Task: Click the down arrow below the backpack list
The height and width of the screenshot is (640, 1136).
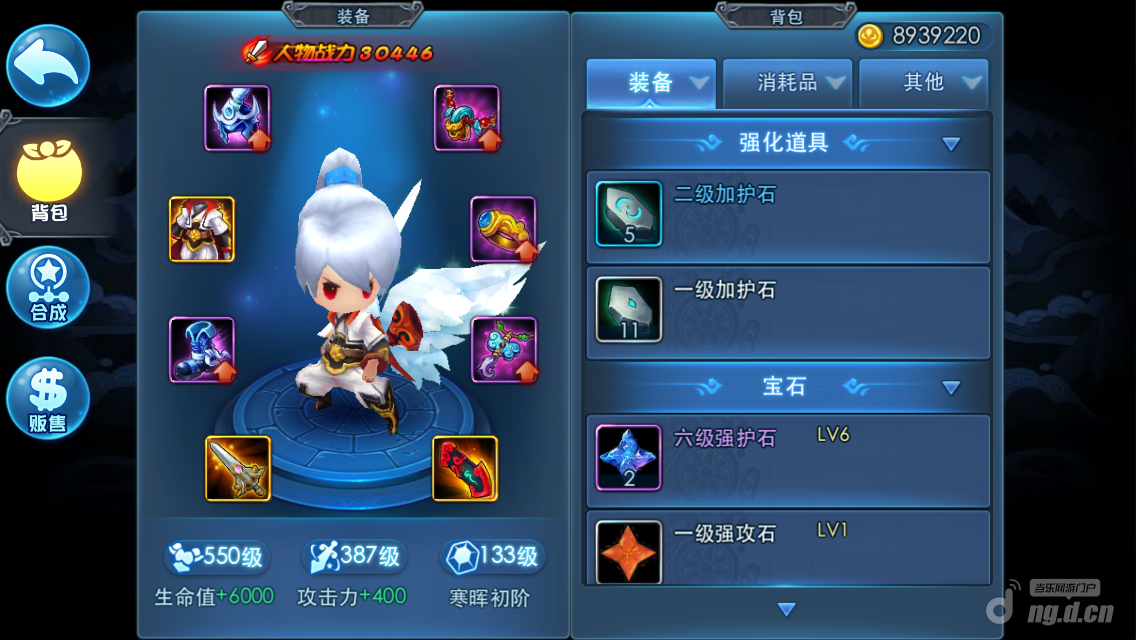Action: (x=787, y=609)
